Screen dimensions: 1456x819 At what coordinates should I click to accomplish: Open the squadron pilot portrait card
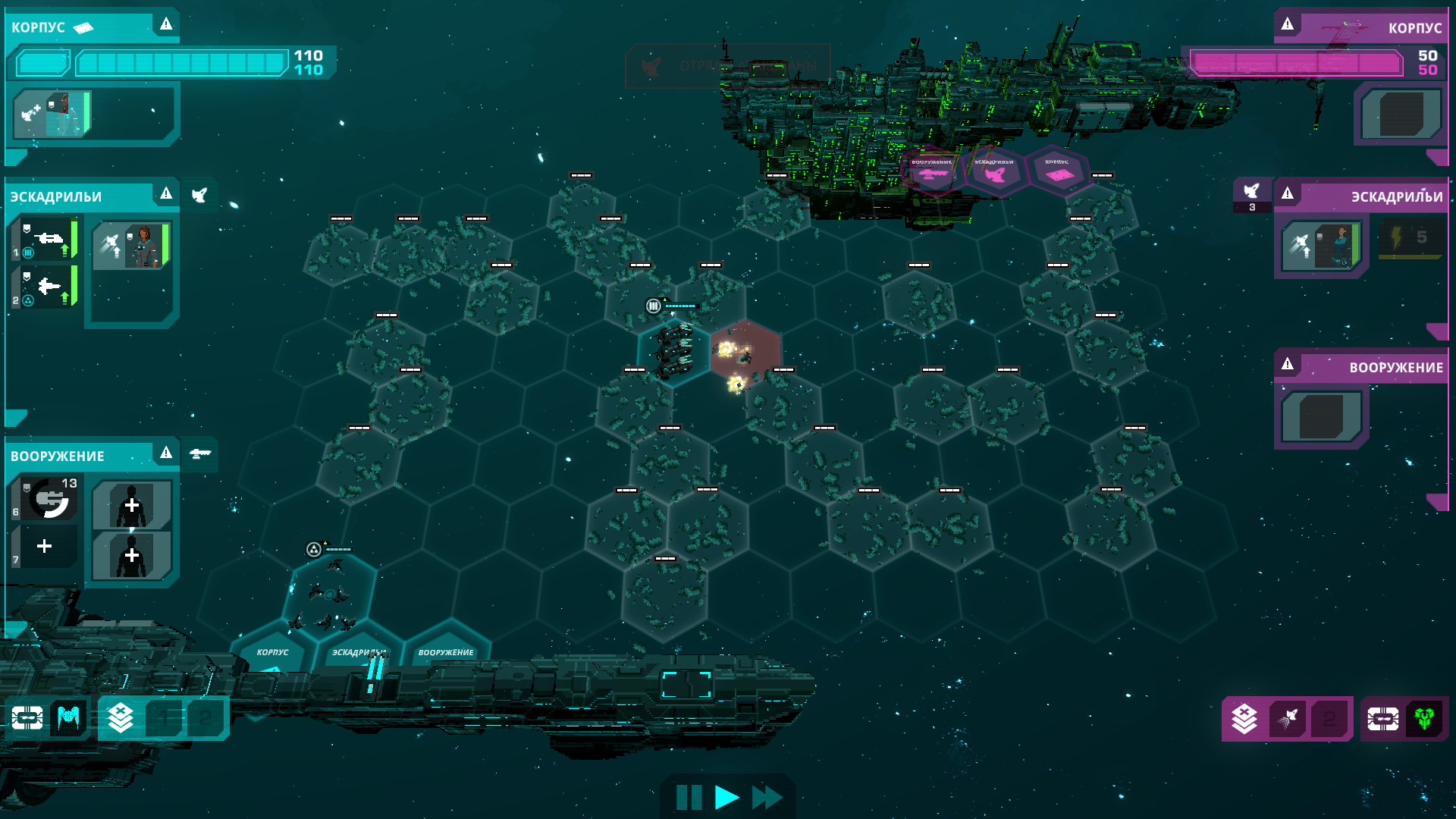[132, 246]
